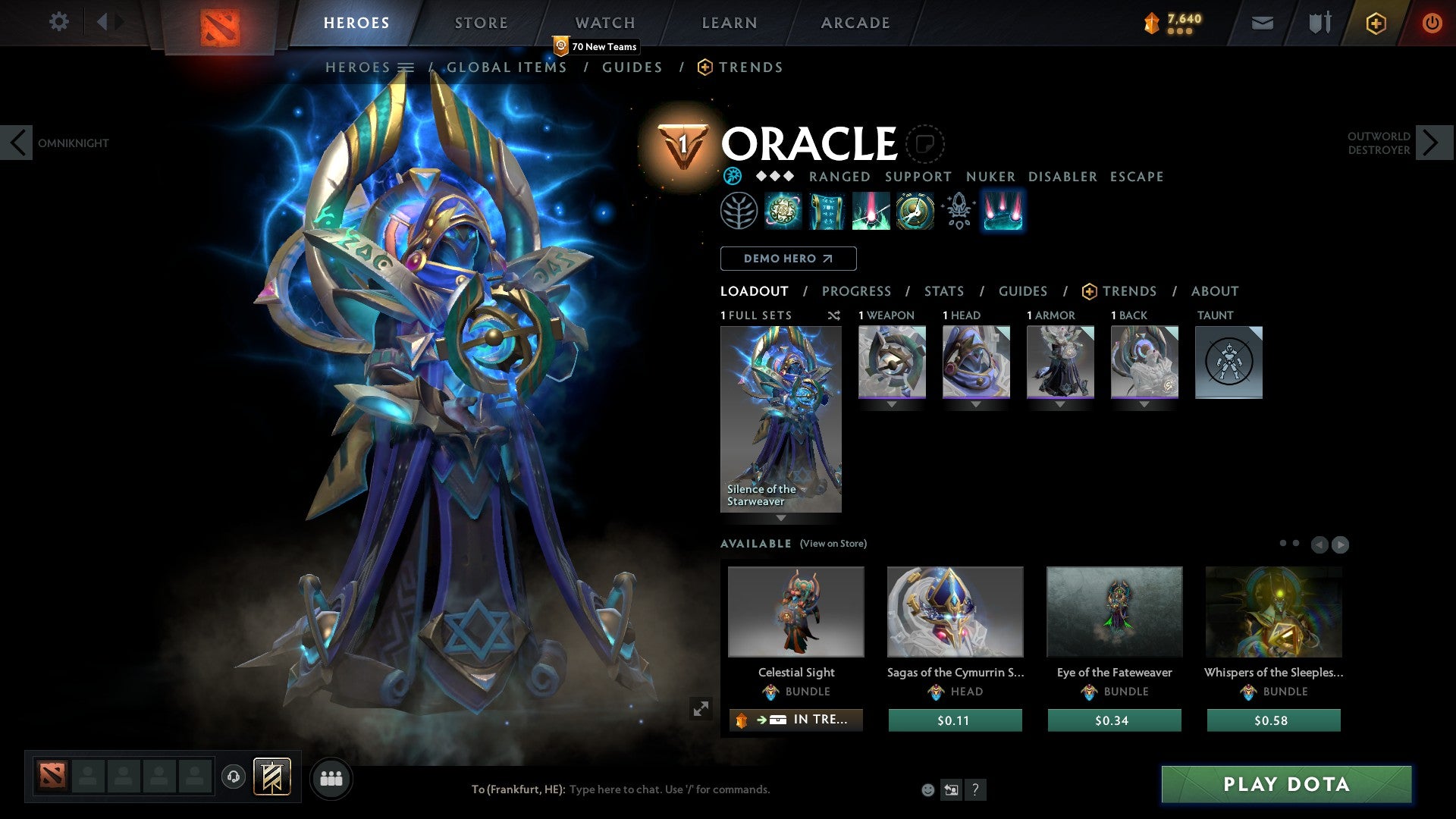Open the mail inbox icon
The height and width of the screenshot is (819, 1456).
1262,23
